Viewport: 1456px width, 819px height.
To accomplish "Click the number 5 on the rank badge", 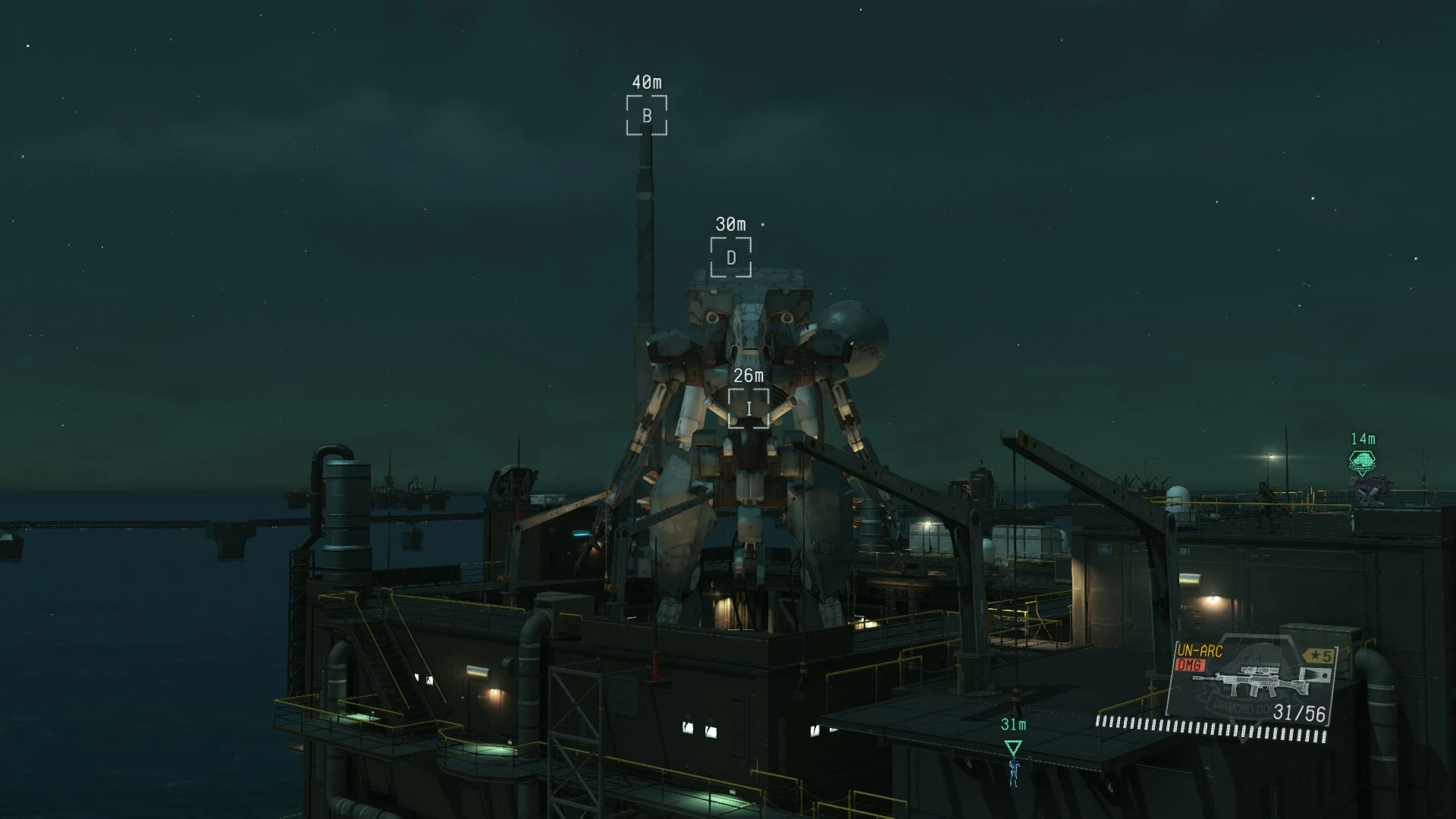I will 1327,656.
